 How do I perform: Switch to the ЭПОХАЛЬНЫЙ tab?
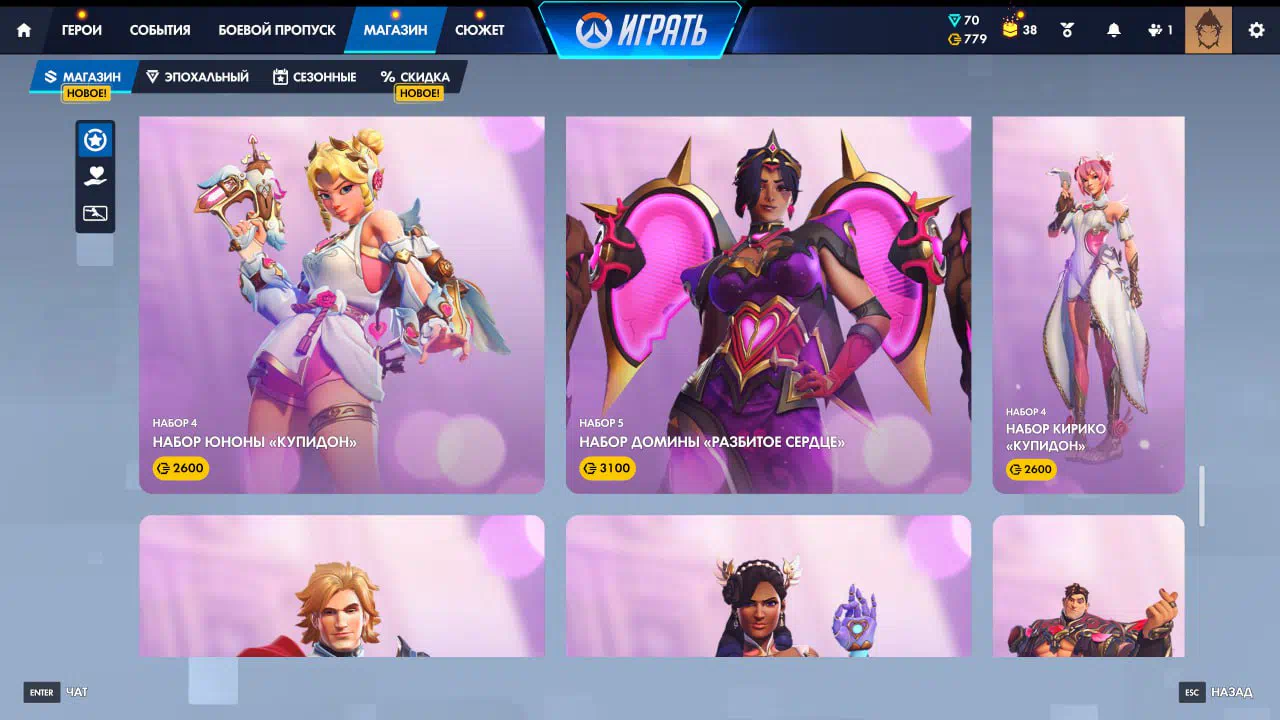pos(197,77)
